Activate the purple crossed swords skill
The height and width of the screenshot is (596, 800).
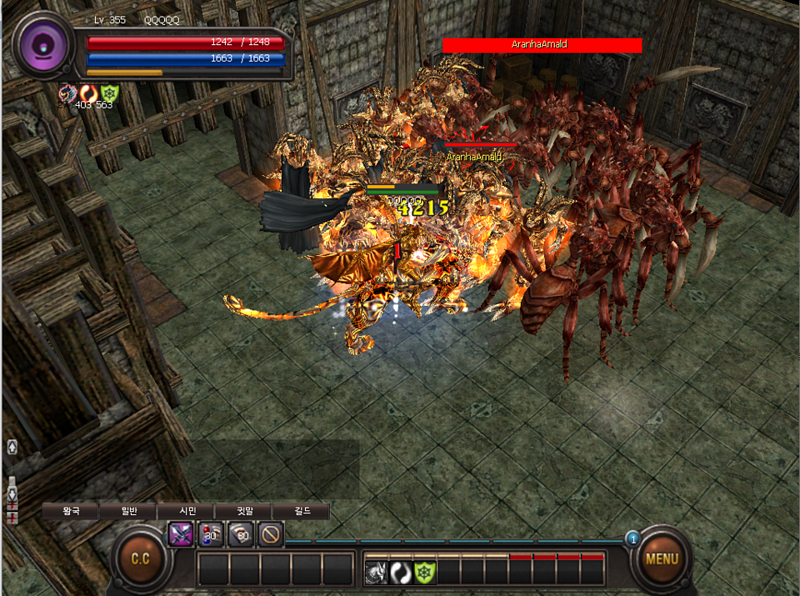[181, 535]
